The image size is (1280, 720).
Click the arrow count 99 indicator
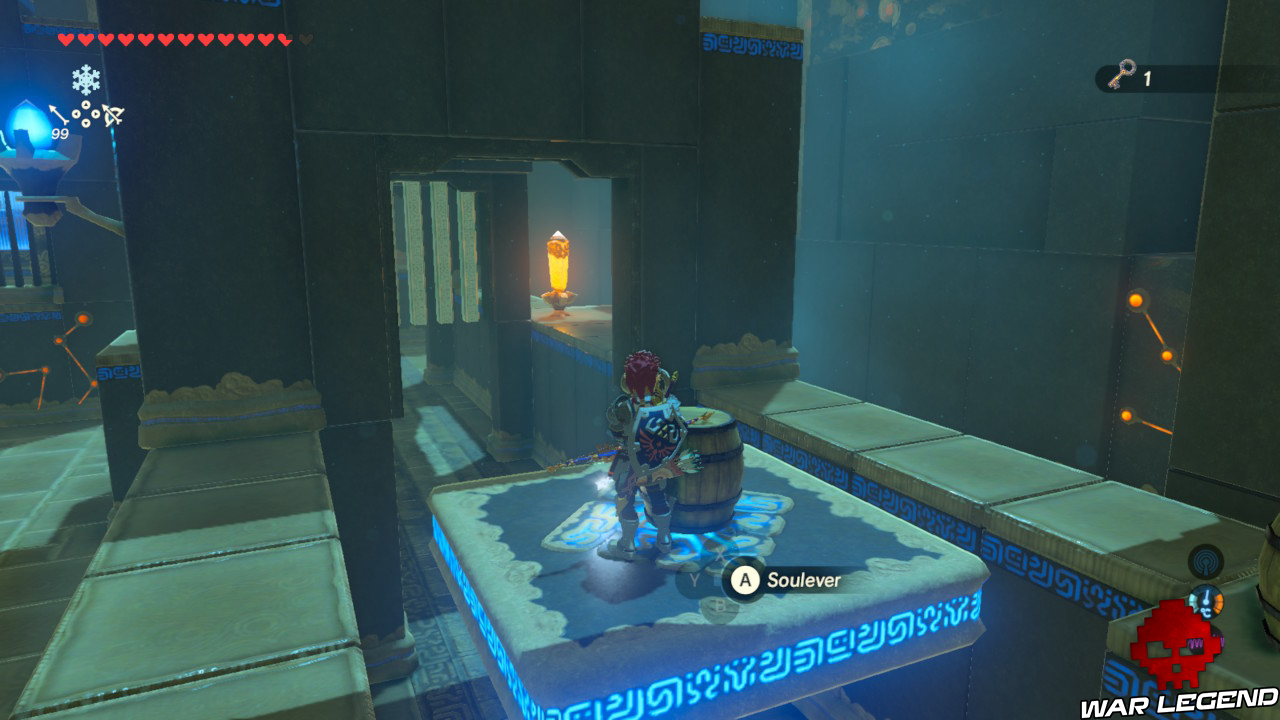click(60, 133)
